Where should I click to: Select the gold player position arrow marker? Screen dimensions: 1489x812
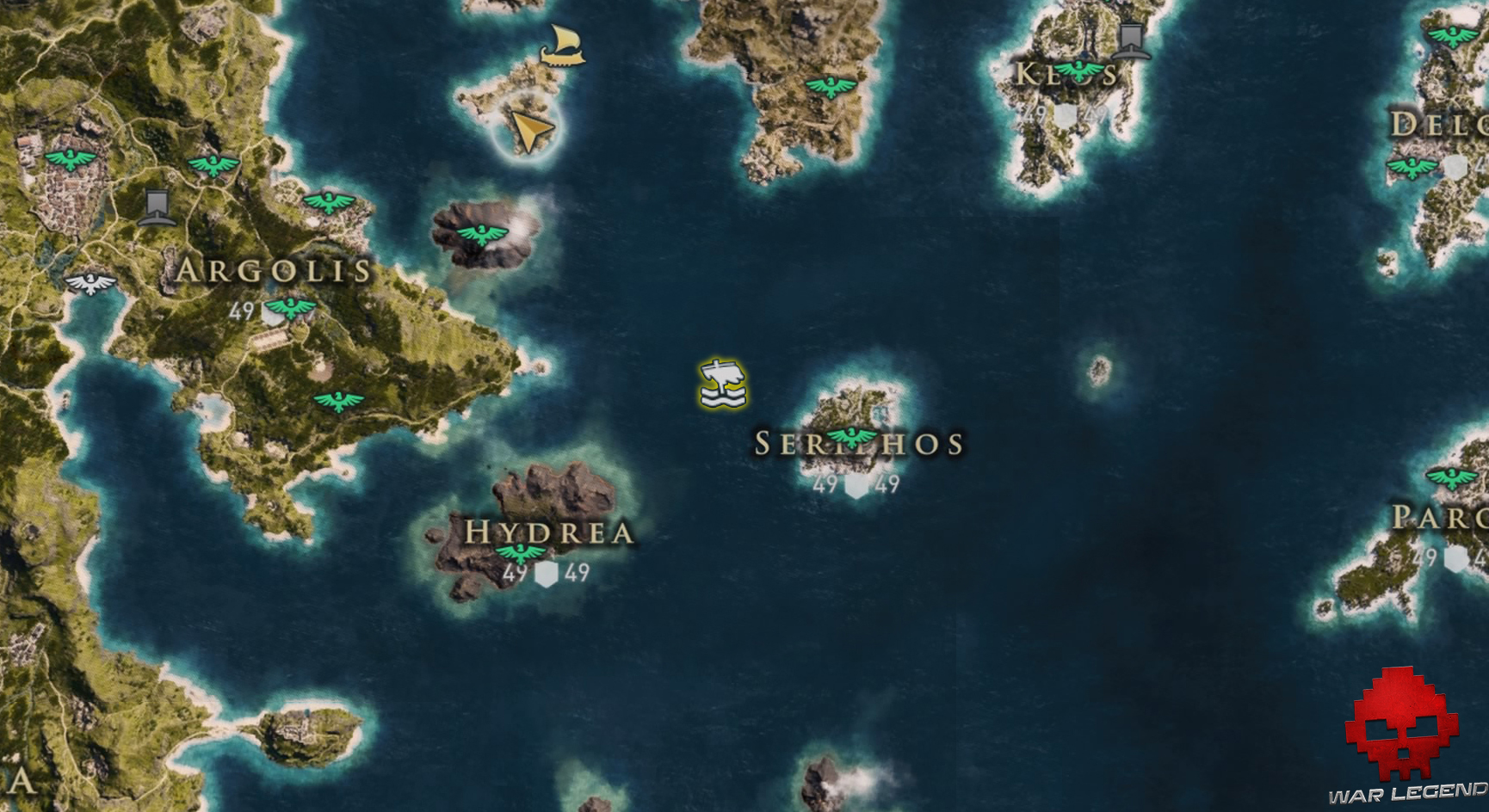pyautogui.click(x=529, y=129)
